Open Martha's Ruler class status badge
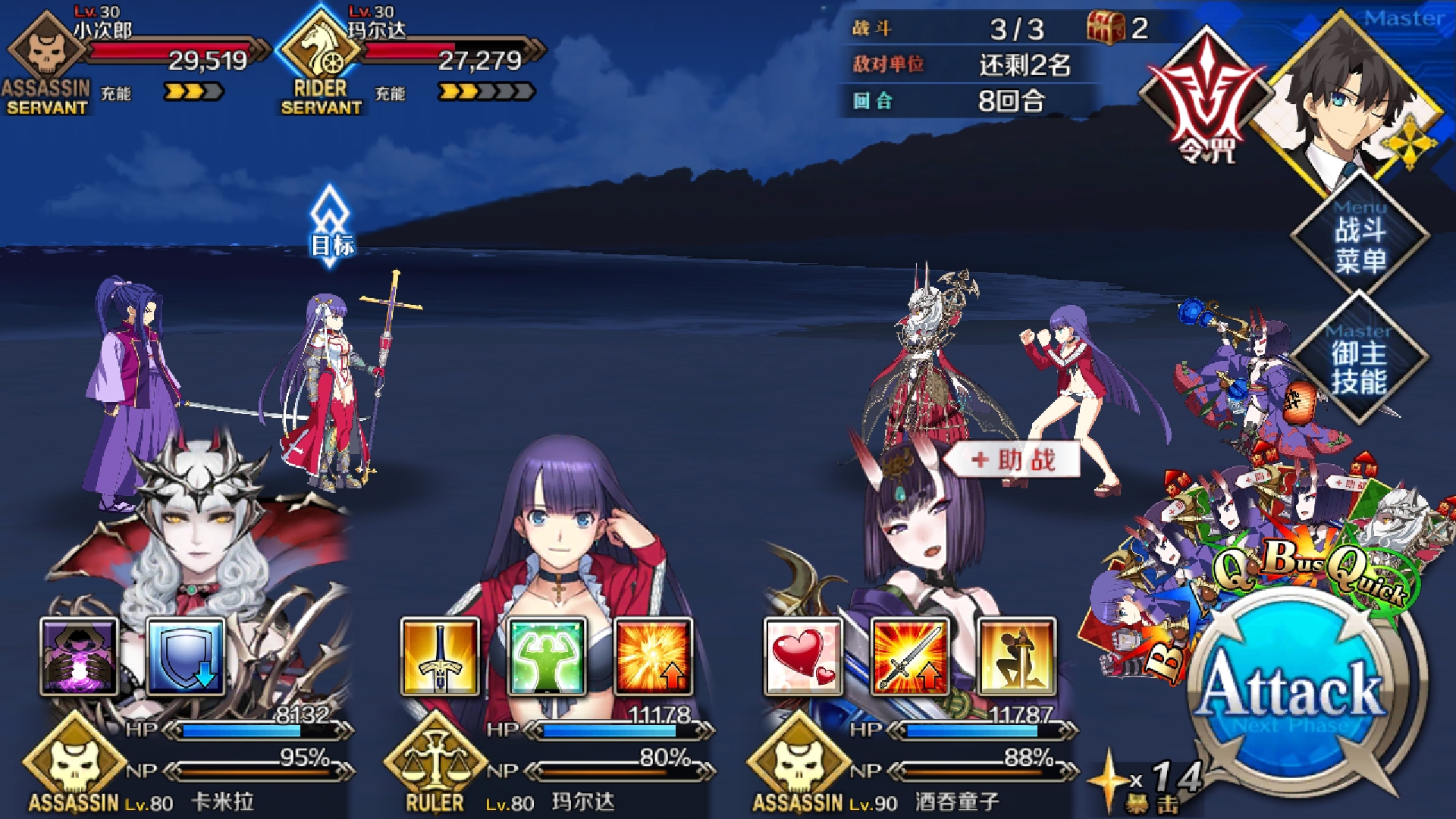Image resolution: width=1456 pixels, height=819 pixels. (435, 762)
